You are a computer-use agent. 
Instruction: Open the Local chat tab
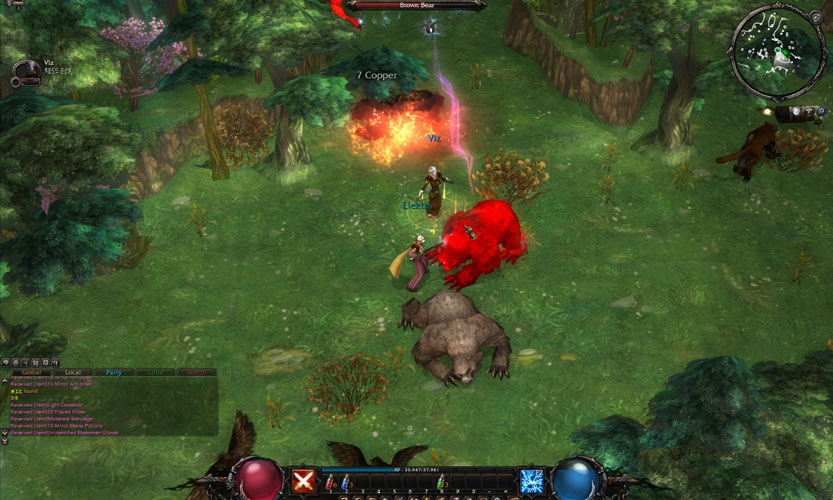click(x=72, y=372)
